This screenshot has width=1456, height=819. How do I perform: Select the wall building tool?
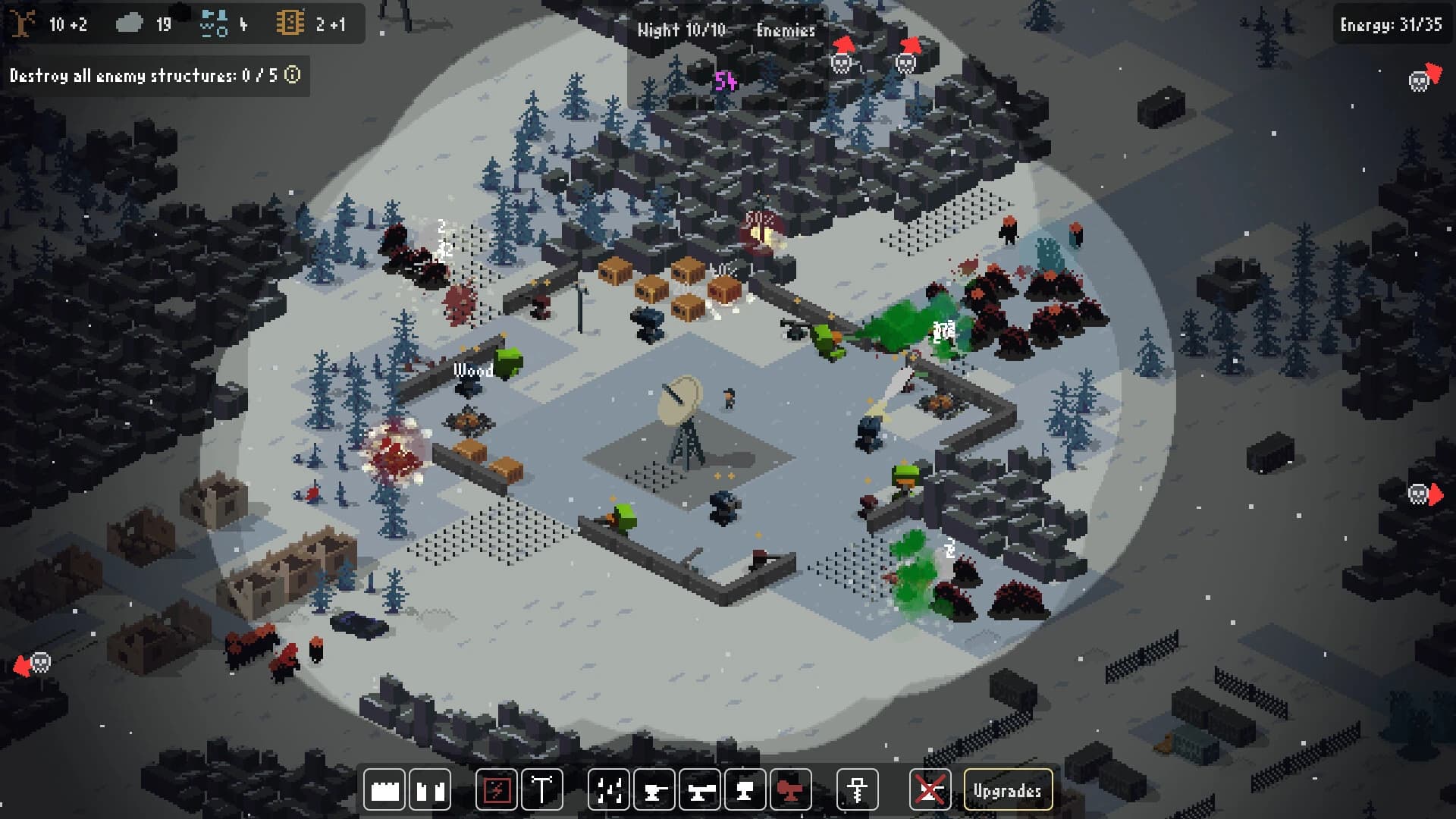coord(387,789)
